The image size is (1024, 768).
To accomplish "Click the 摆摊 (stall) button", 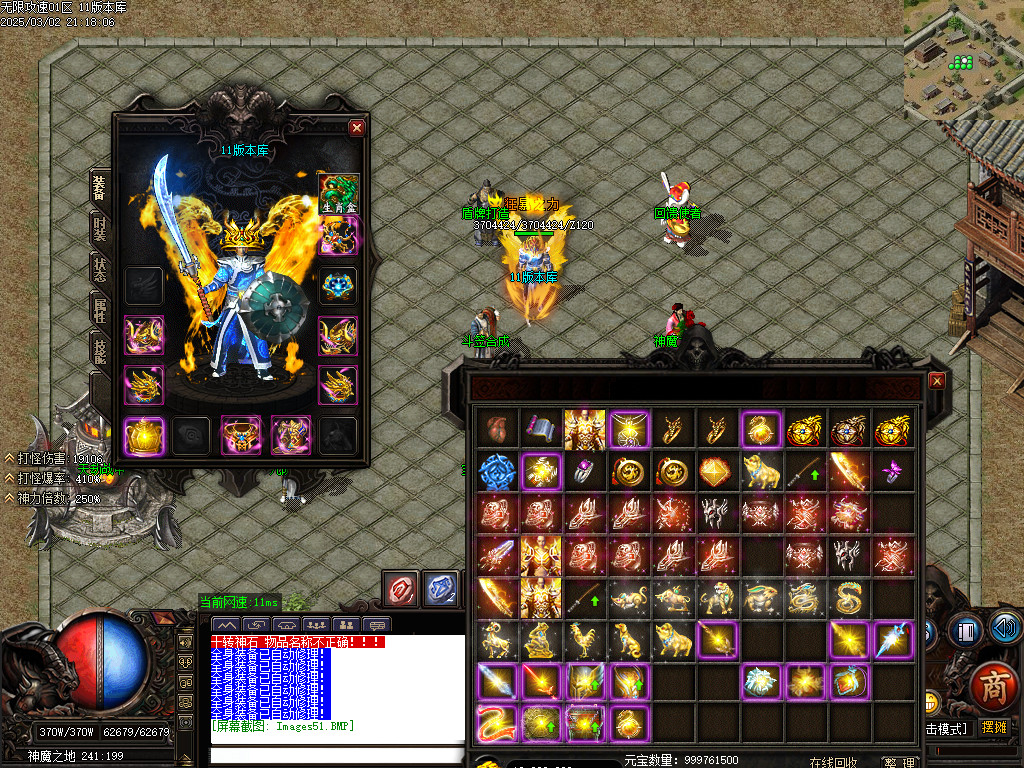I will tap(994, 727).
